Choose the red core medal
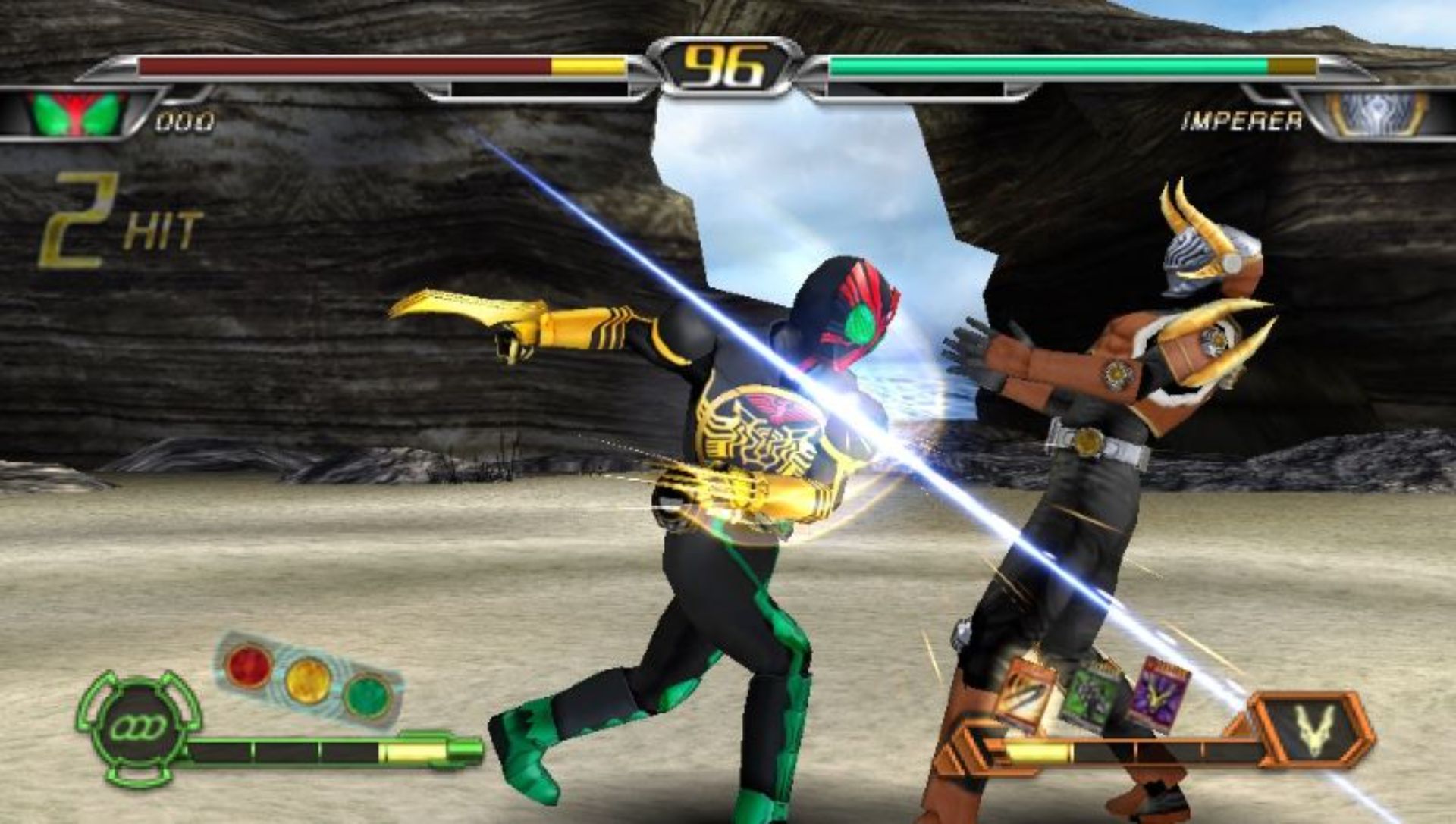The width and height of the screenshot is (1456, 824). [x=249, y=664]
